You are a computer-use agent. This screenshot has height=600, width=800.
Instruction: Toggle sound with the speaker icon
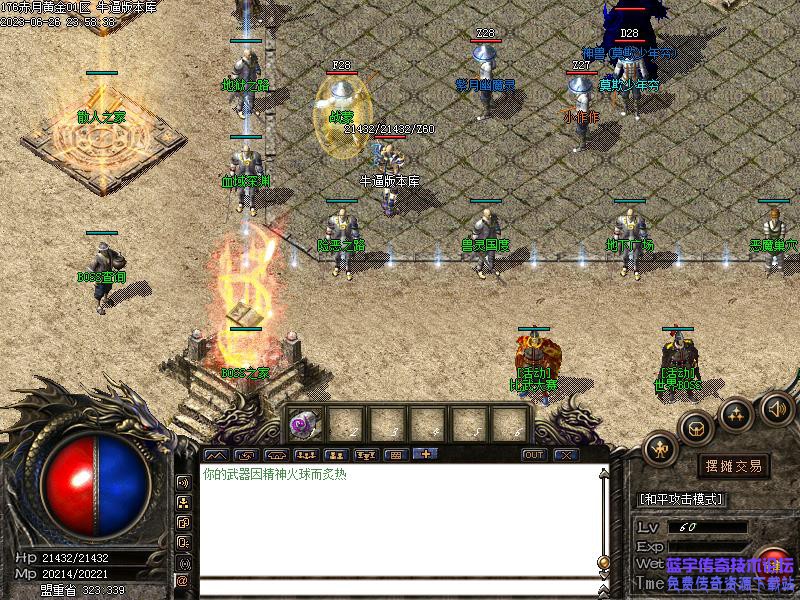pyautogui.click(x=776, y=407)
